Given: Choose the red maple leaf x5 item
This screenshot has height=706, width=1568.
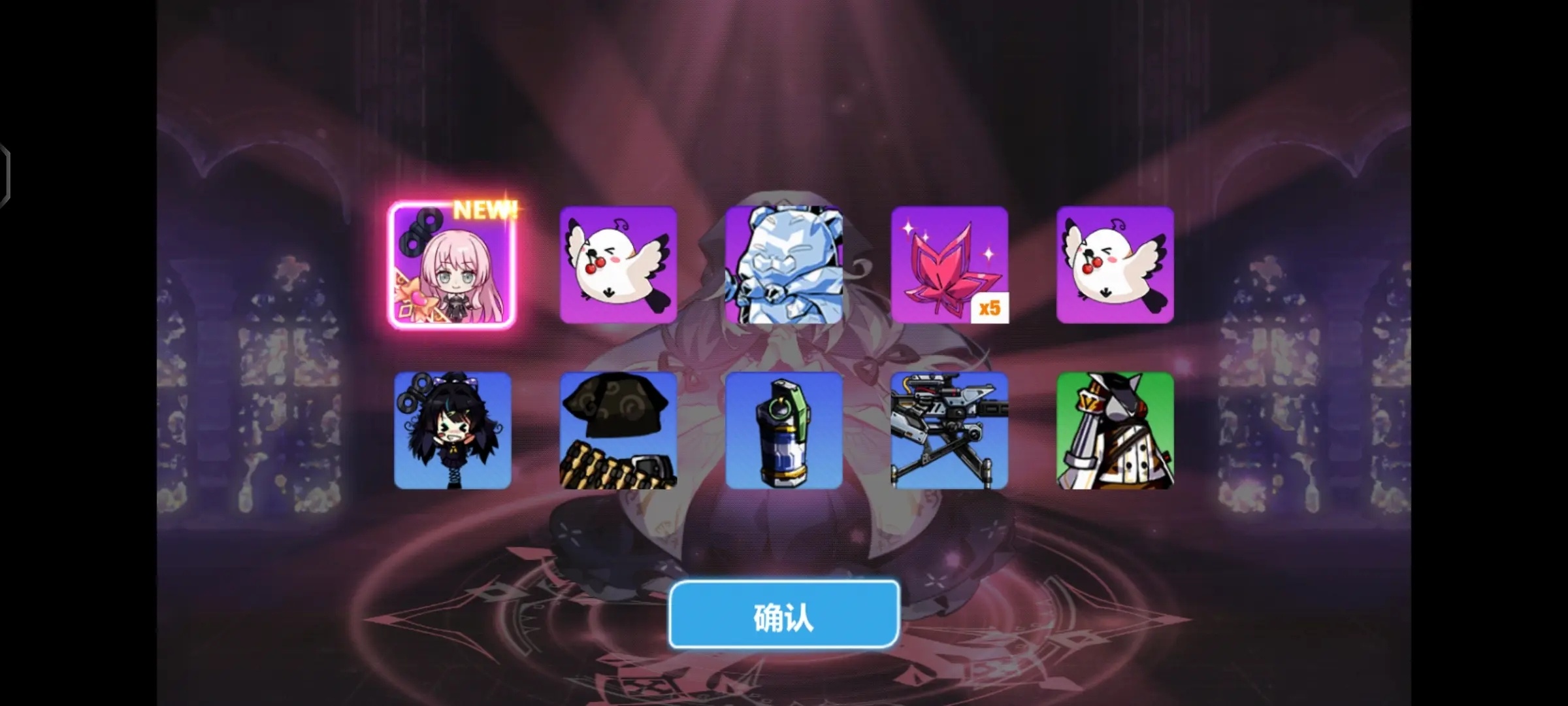Looking at the screenshot, I should (949, 265).
